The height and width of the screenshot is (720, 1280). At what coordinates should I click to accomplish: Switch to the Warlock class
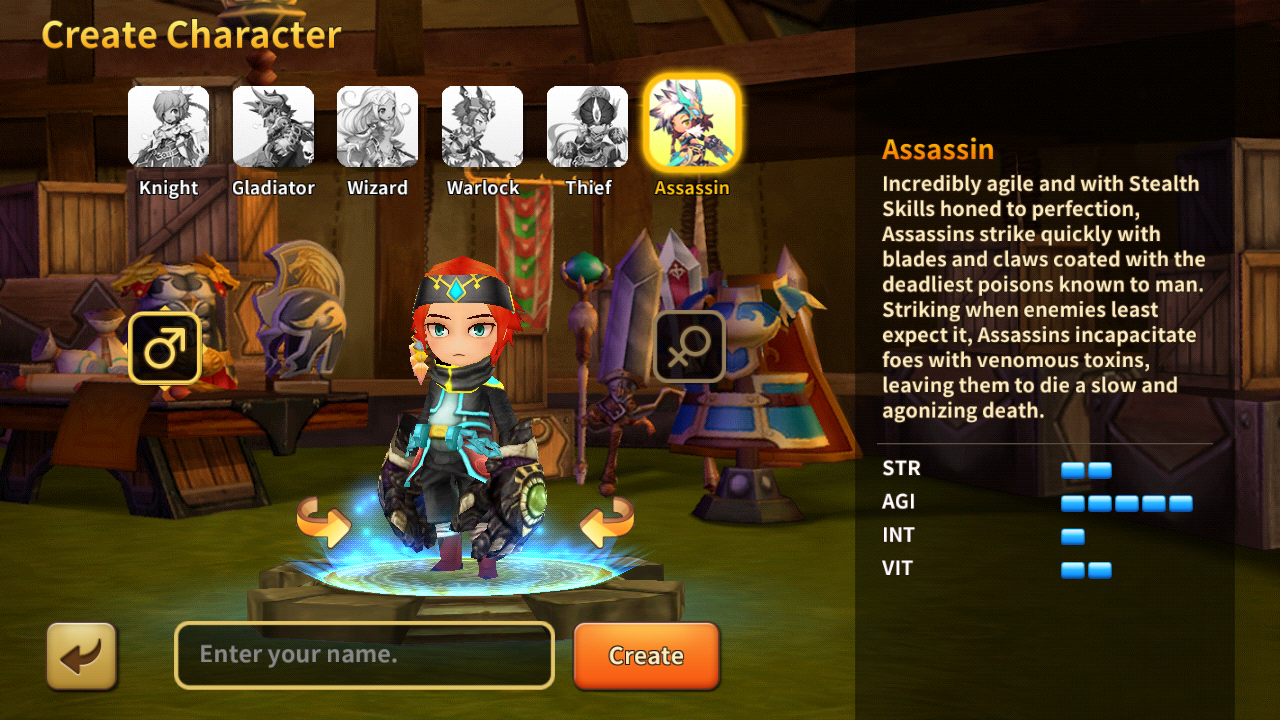pyautogui.click(x=482, y=127)
